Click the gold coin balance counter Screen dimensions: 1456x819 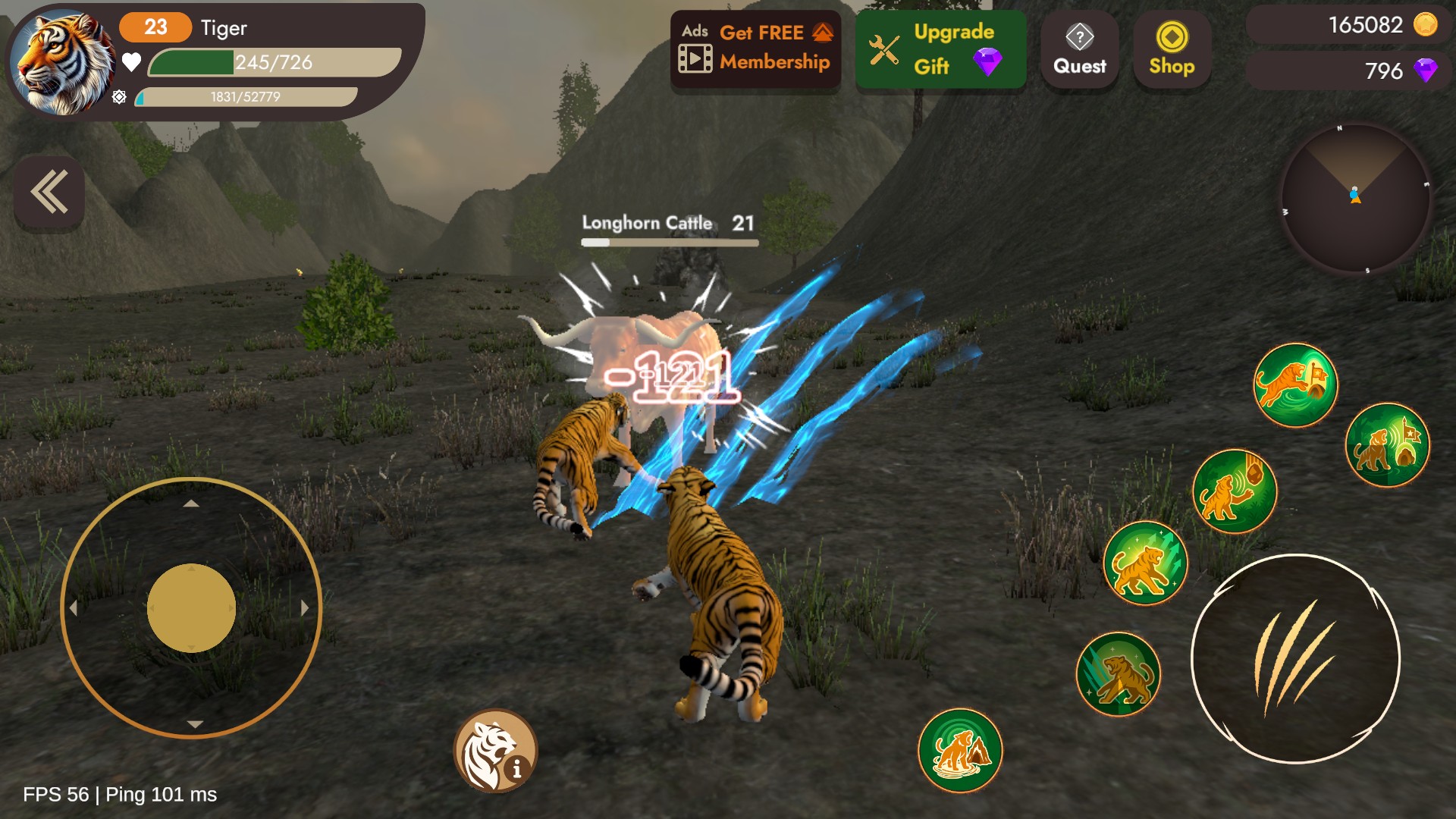tap(1349, 25)
